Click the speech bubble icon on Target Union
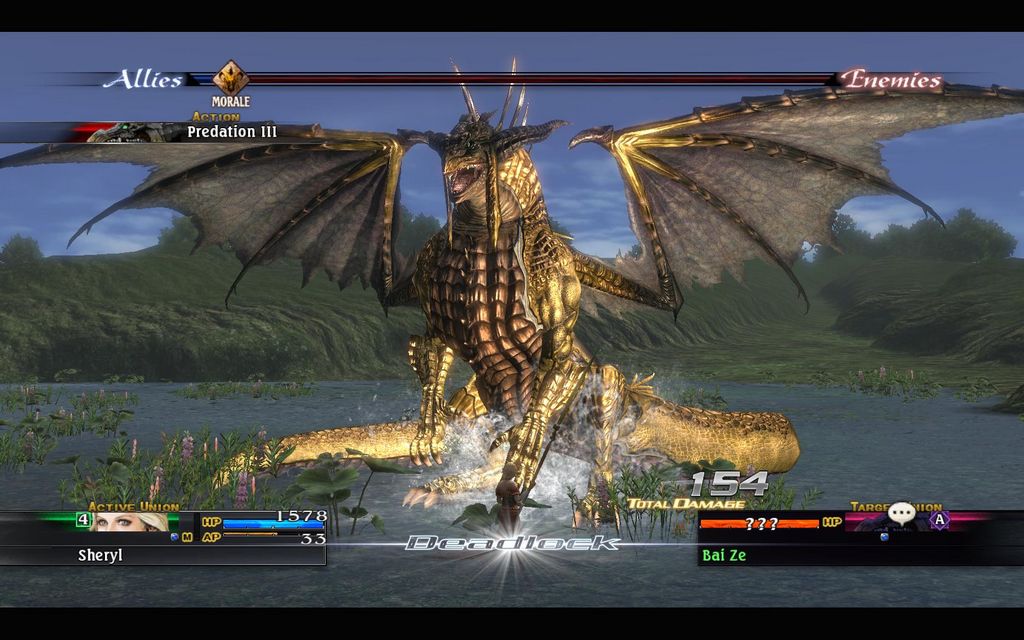Image resolution: width=1024 pixels, height=640 pixels. 901,514
